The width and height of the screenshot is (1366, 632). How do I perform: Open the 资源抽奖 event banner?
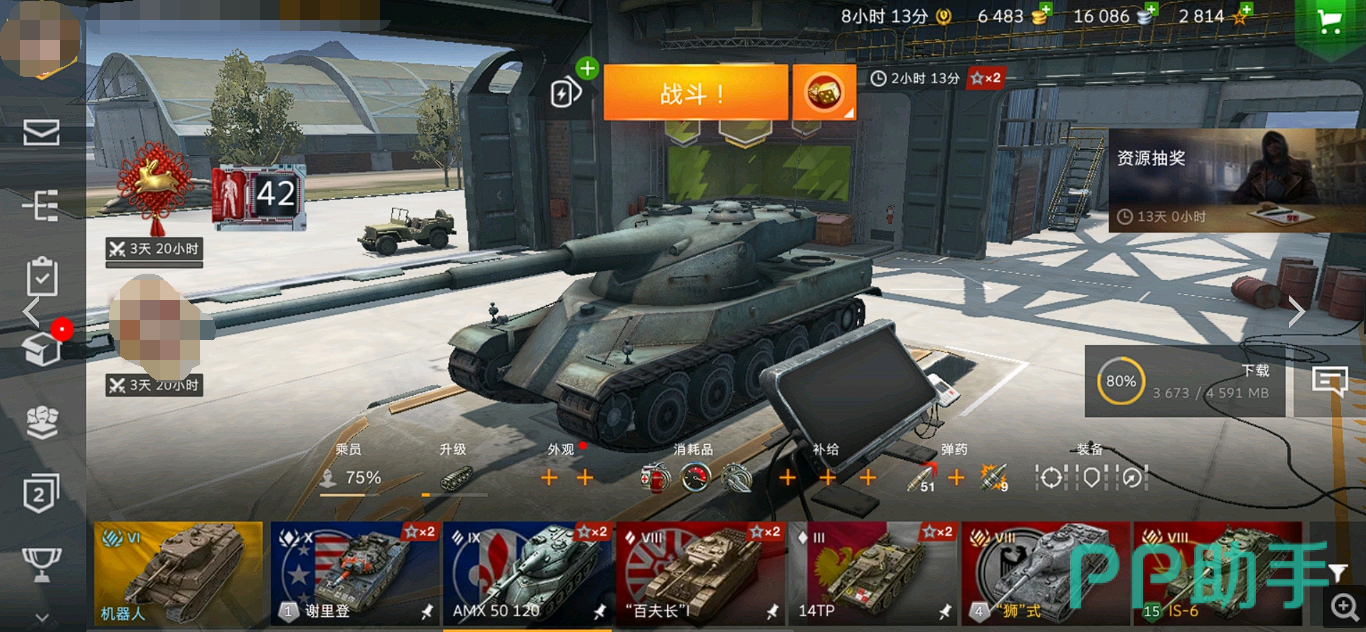[x=1236, y=180]
